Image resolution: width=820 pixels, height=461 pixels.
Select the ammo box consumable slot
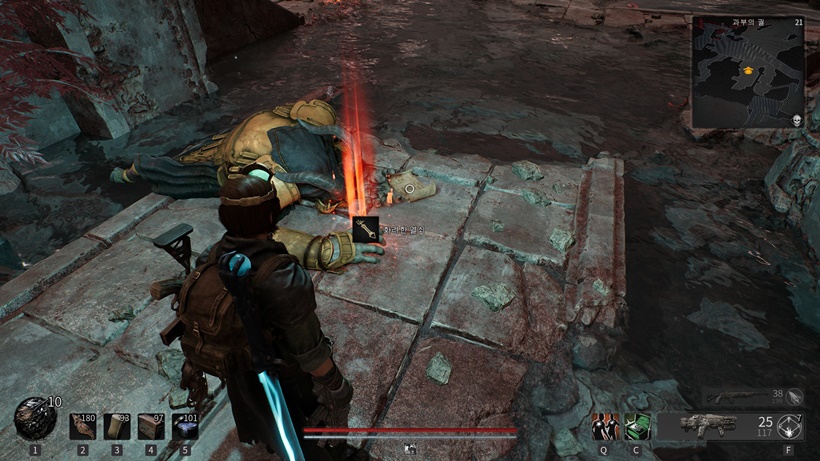151,427
